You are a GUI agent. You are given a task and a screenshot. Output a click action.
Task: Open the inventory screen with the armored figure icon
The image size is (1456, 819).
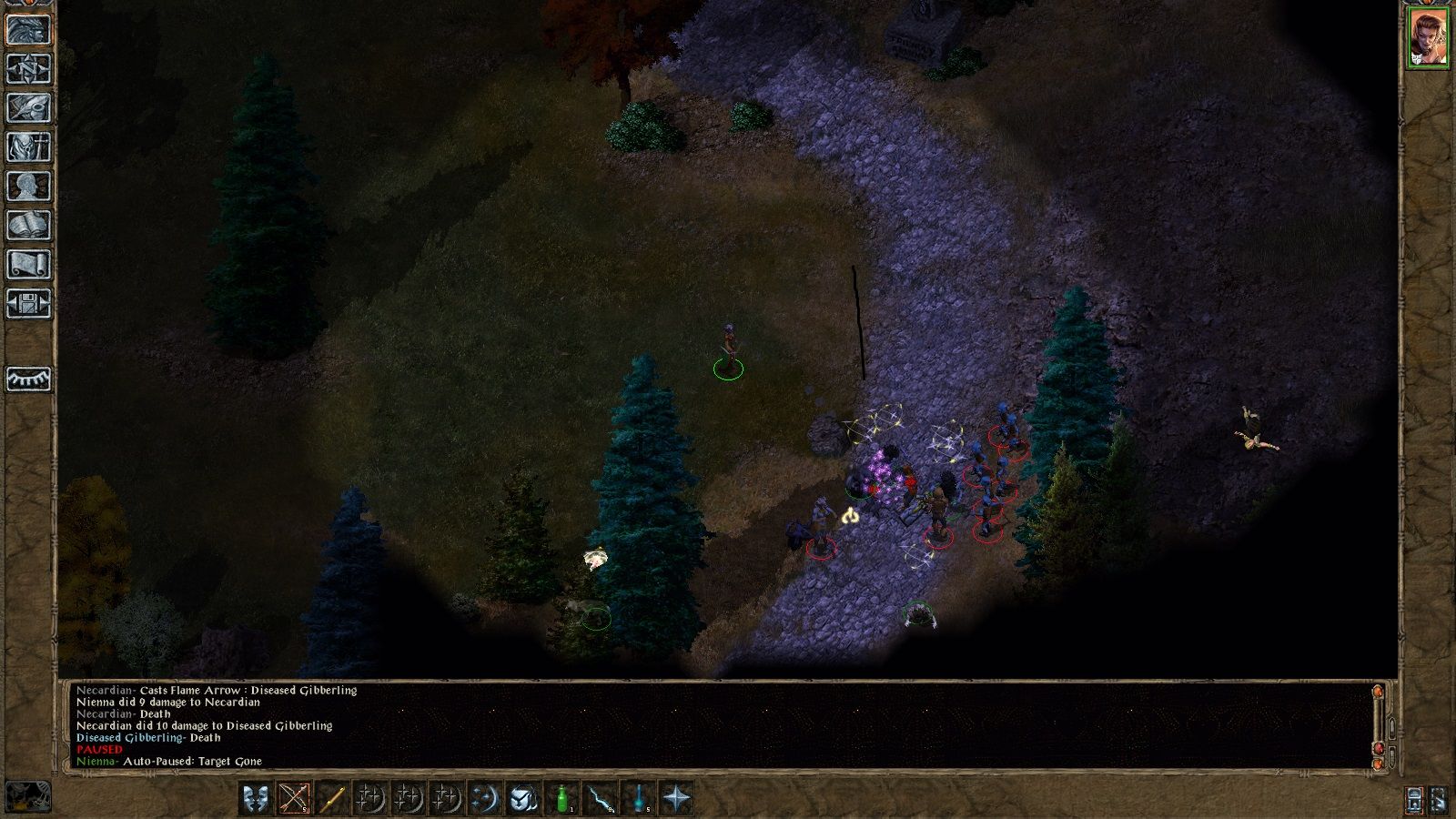[x=28, y=147]
